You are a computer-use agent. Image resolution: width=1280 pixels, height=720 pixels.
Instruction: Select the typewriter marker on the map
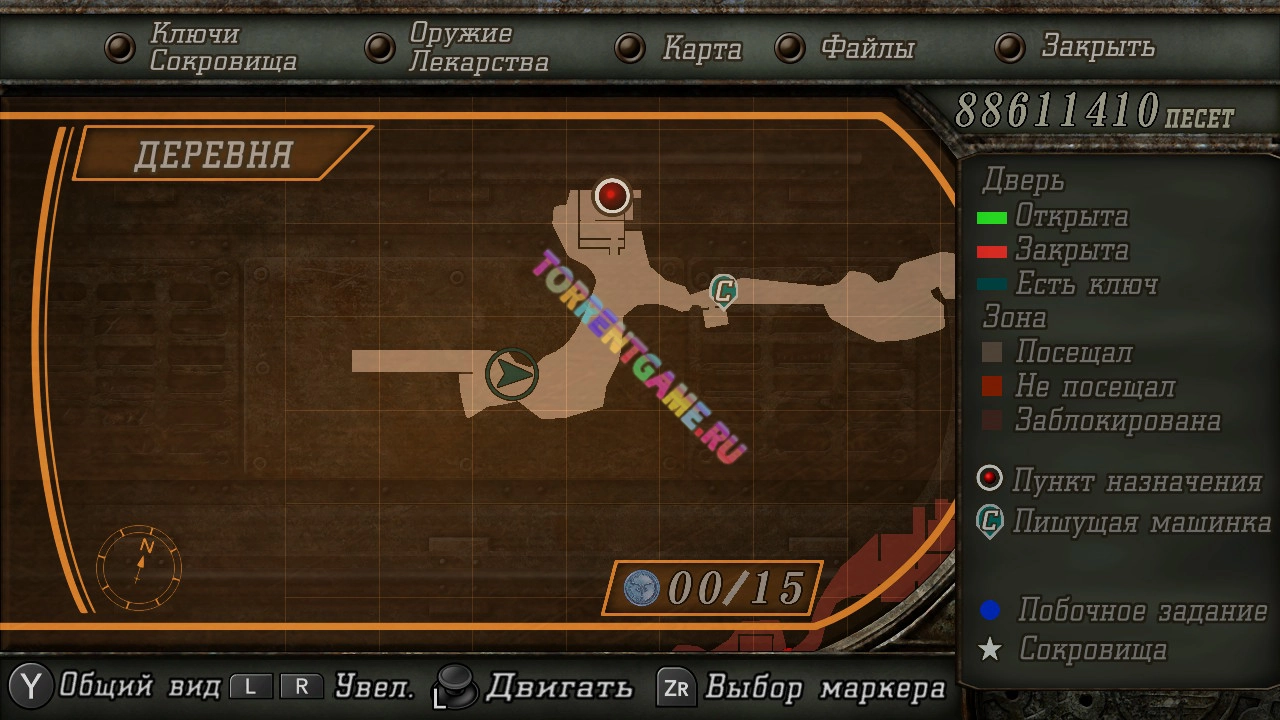[723, 291]
